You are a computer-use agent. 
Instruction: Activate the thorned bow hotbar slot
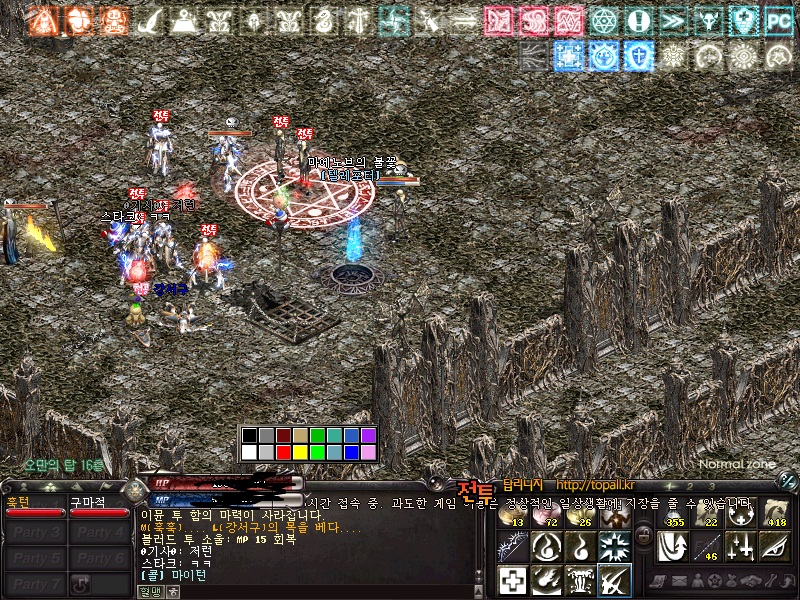pos(512,546)
